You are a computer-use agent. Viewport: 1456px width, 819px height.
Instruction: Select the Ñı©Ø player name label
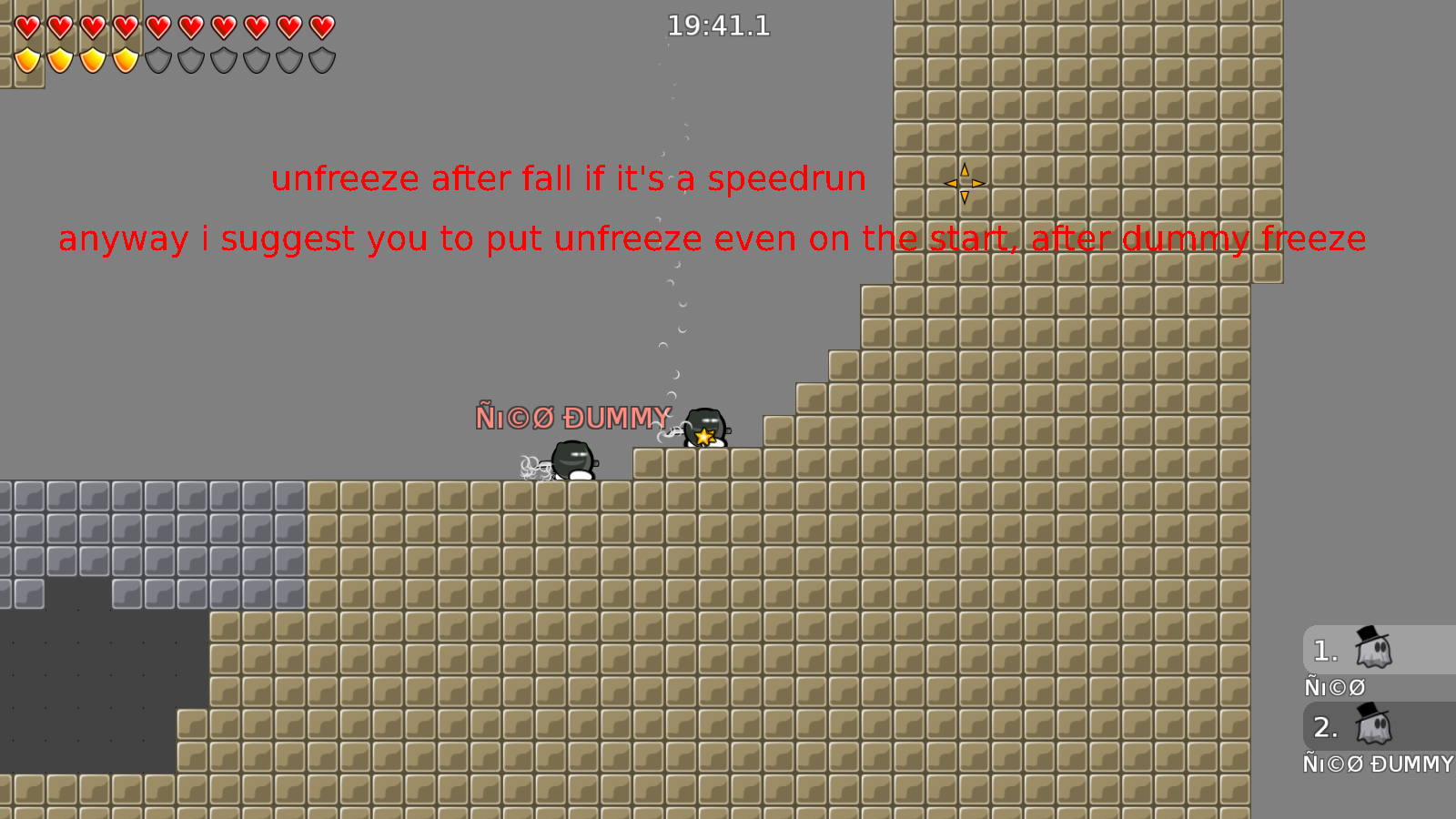pos(1334,687)
